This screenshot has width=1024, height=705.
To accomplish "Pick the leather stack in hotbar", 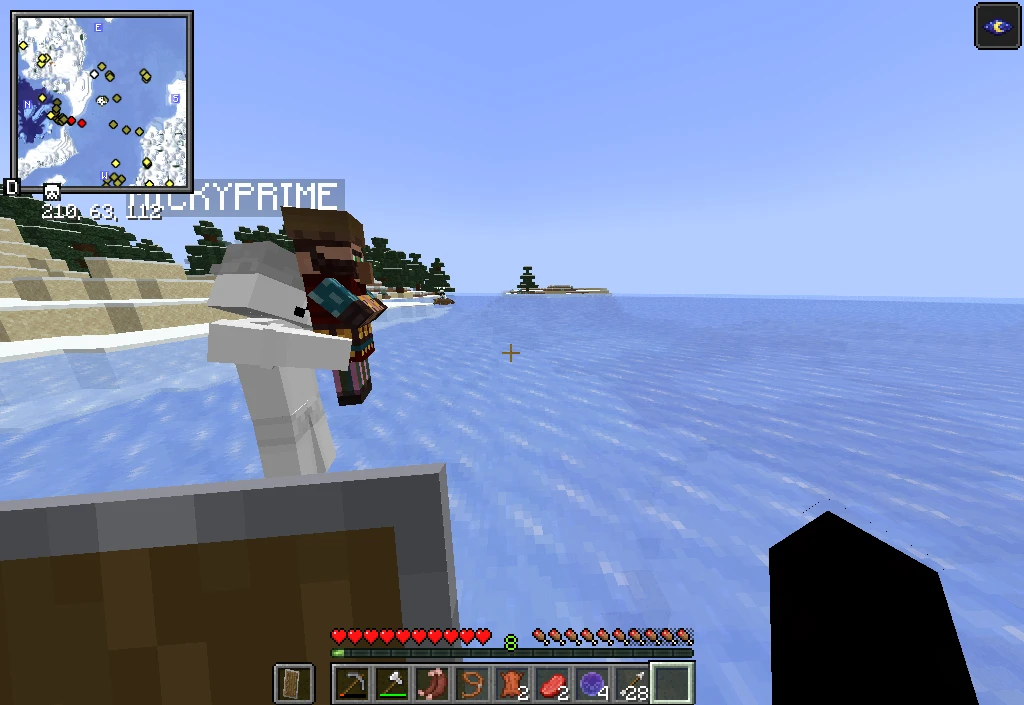I will click(x=511, y=684).
